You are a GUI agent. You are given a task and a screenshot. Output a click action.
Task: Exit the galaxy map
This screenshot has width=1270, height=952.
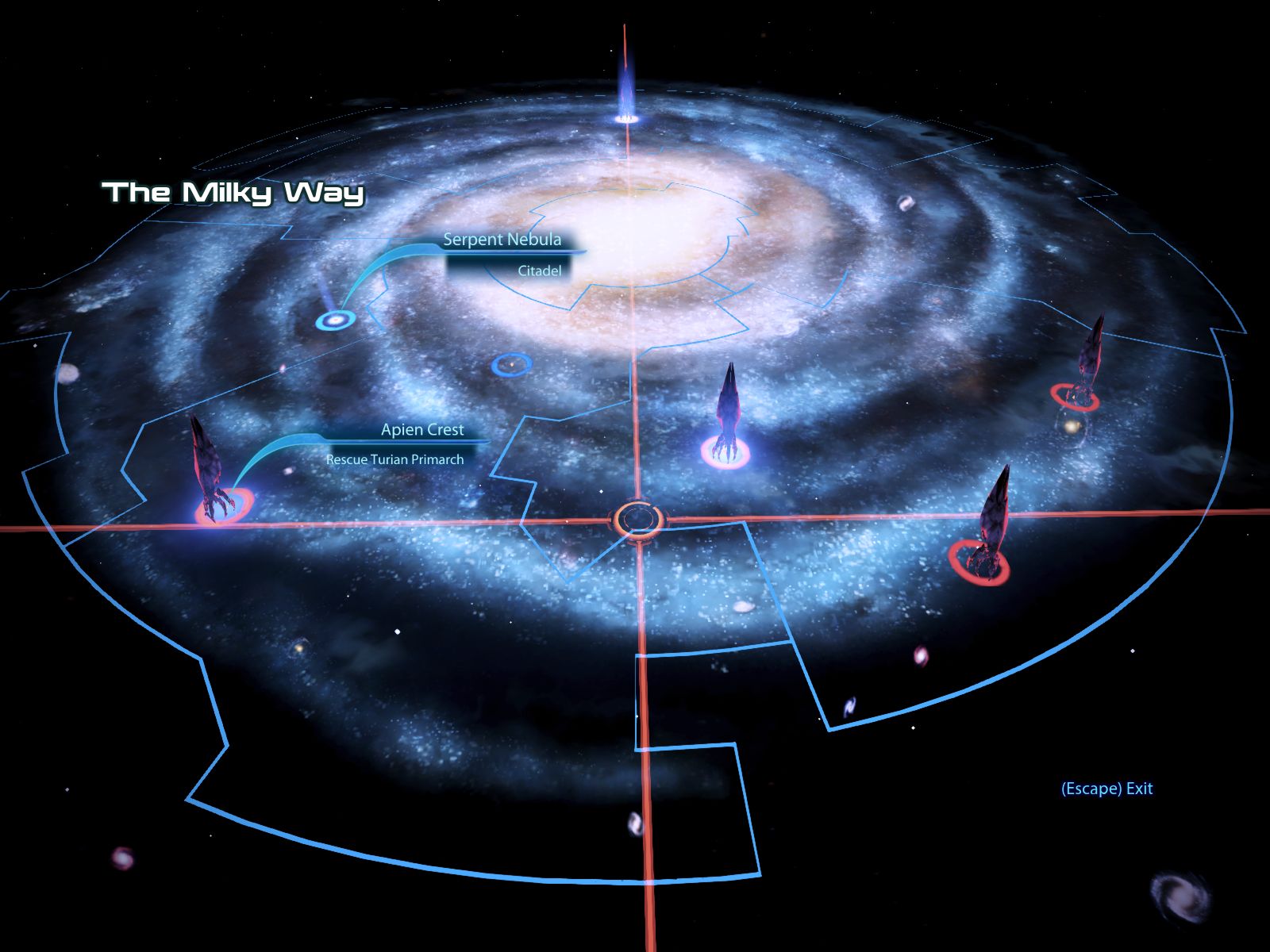1106,789
